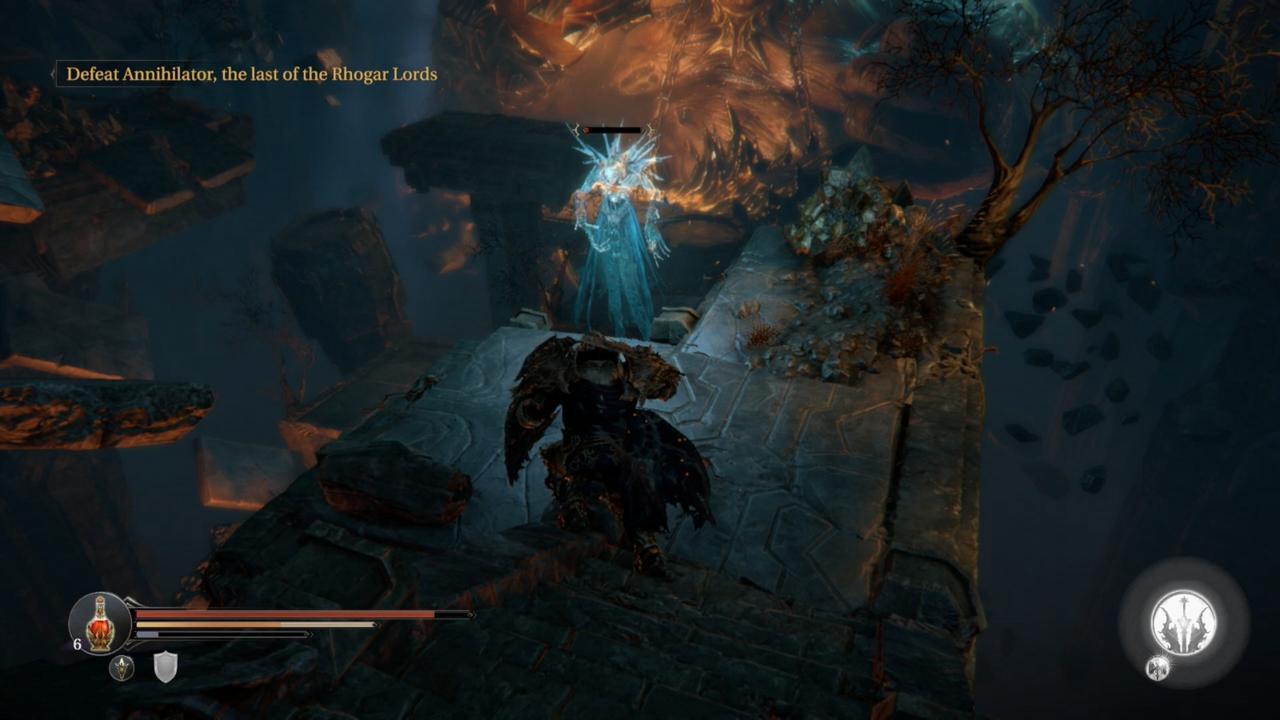This screenshot has width=1280, height=720.
Task: Click the silver shield status icon
Action: 165,667
